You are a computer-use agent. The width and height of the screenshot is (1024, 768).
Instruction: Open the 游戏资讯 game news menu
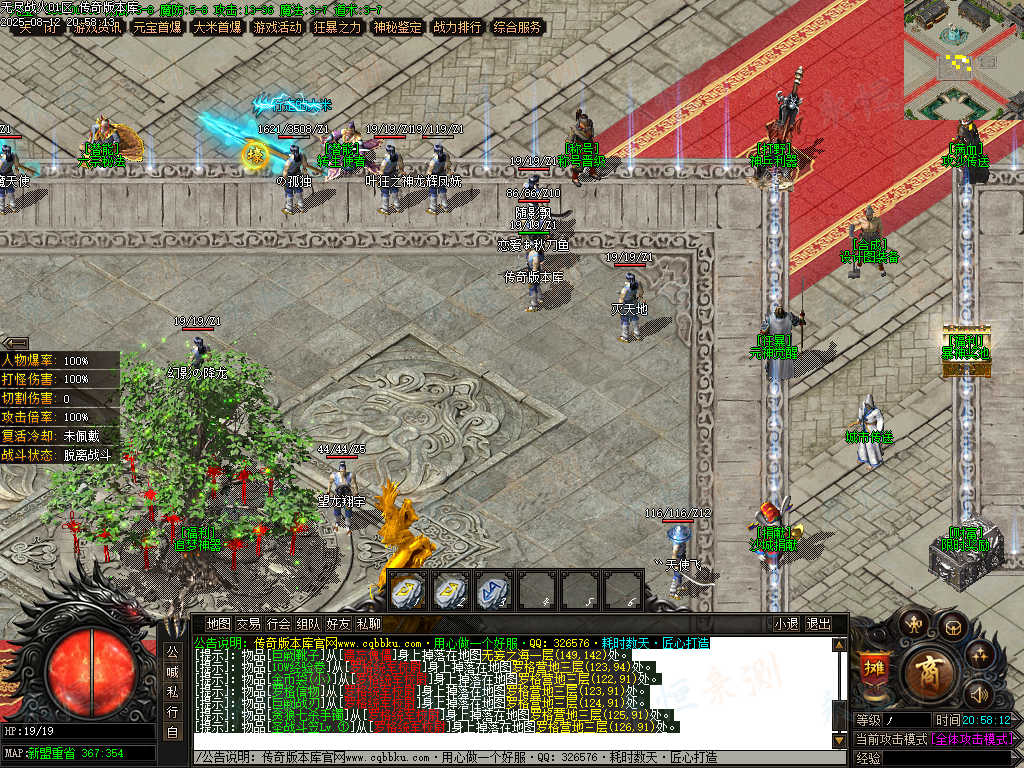coord(97,27)
